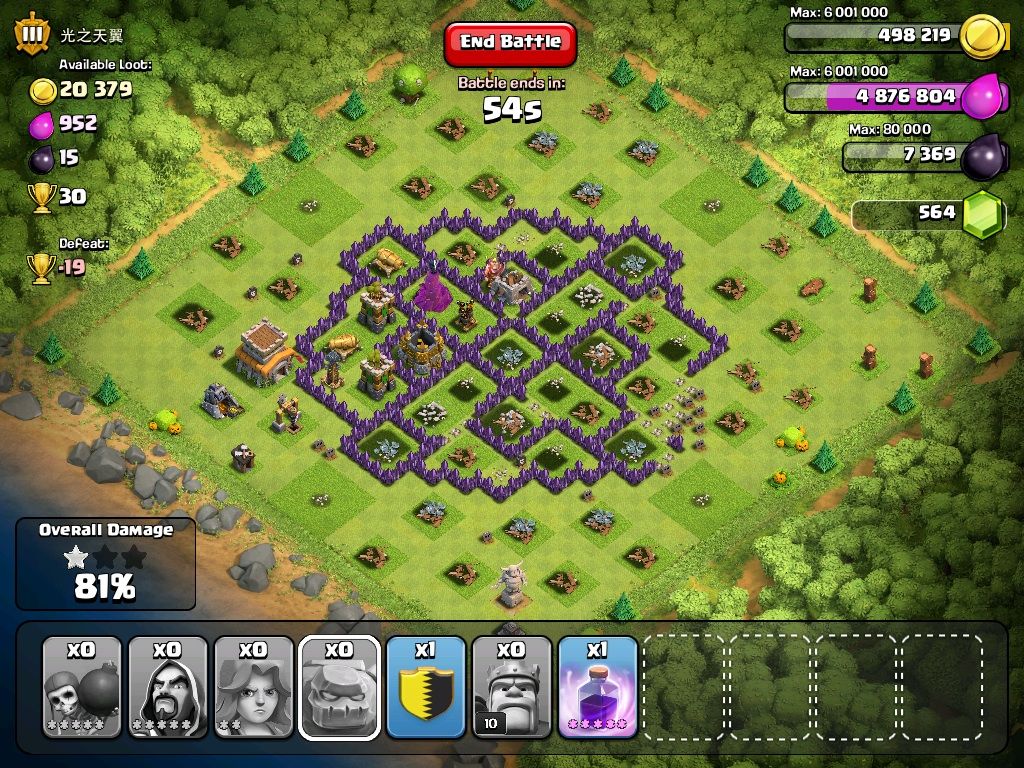Choose the Wizard troop slot

168,687
